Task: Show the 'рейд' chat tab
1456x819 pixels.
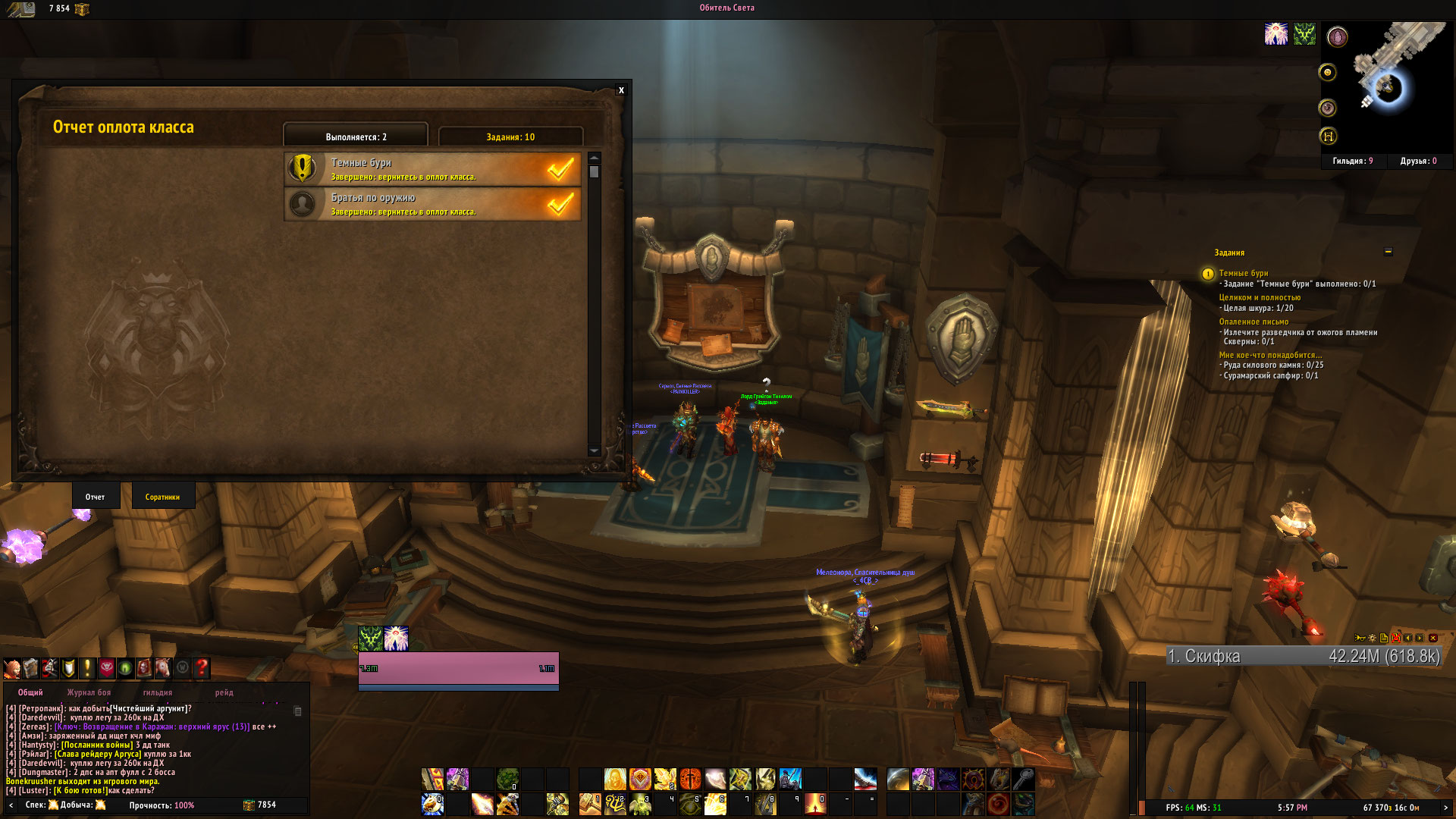Action: pos(224,692)
